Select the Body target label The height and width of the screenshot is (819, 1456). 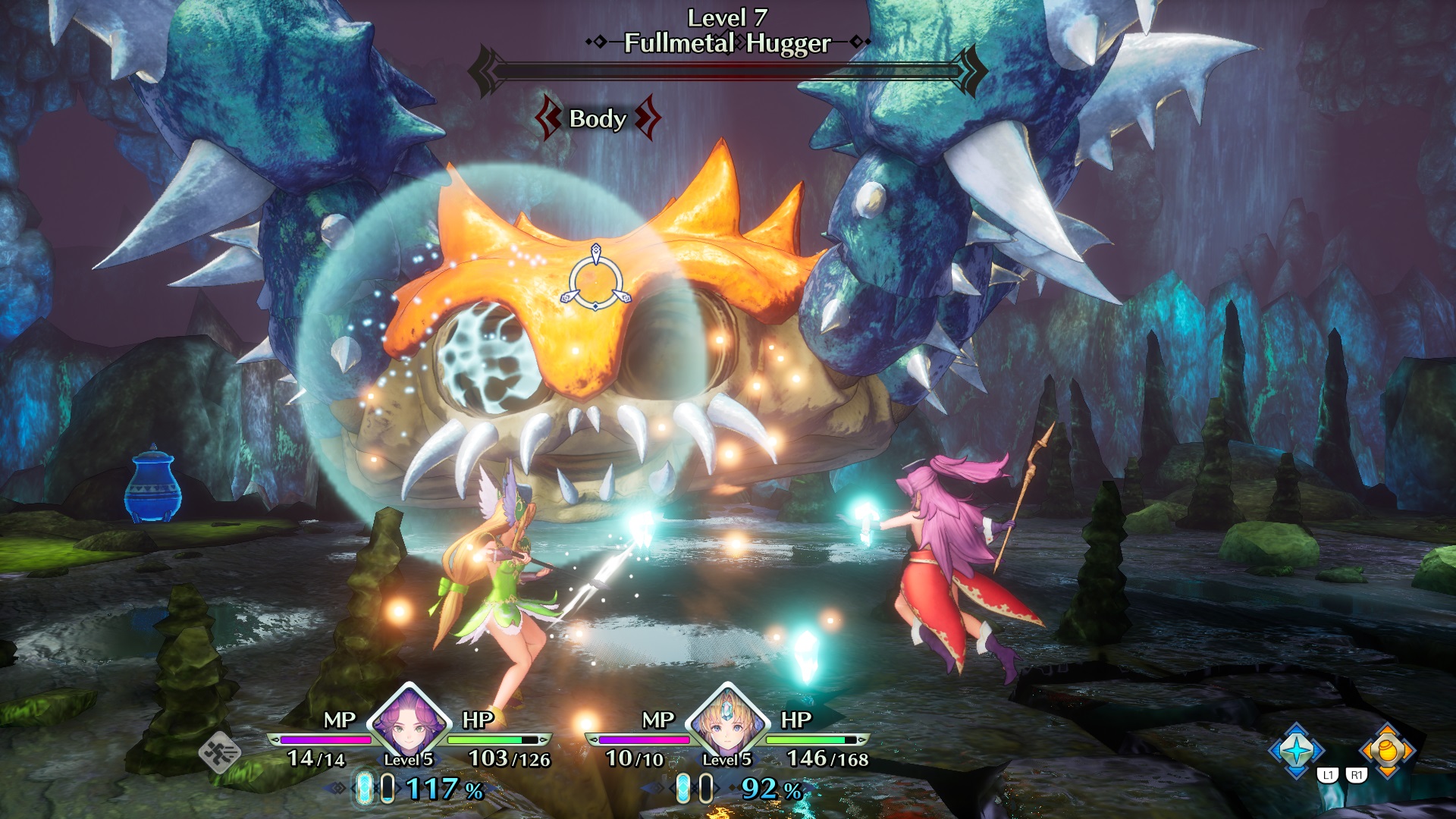598,118
